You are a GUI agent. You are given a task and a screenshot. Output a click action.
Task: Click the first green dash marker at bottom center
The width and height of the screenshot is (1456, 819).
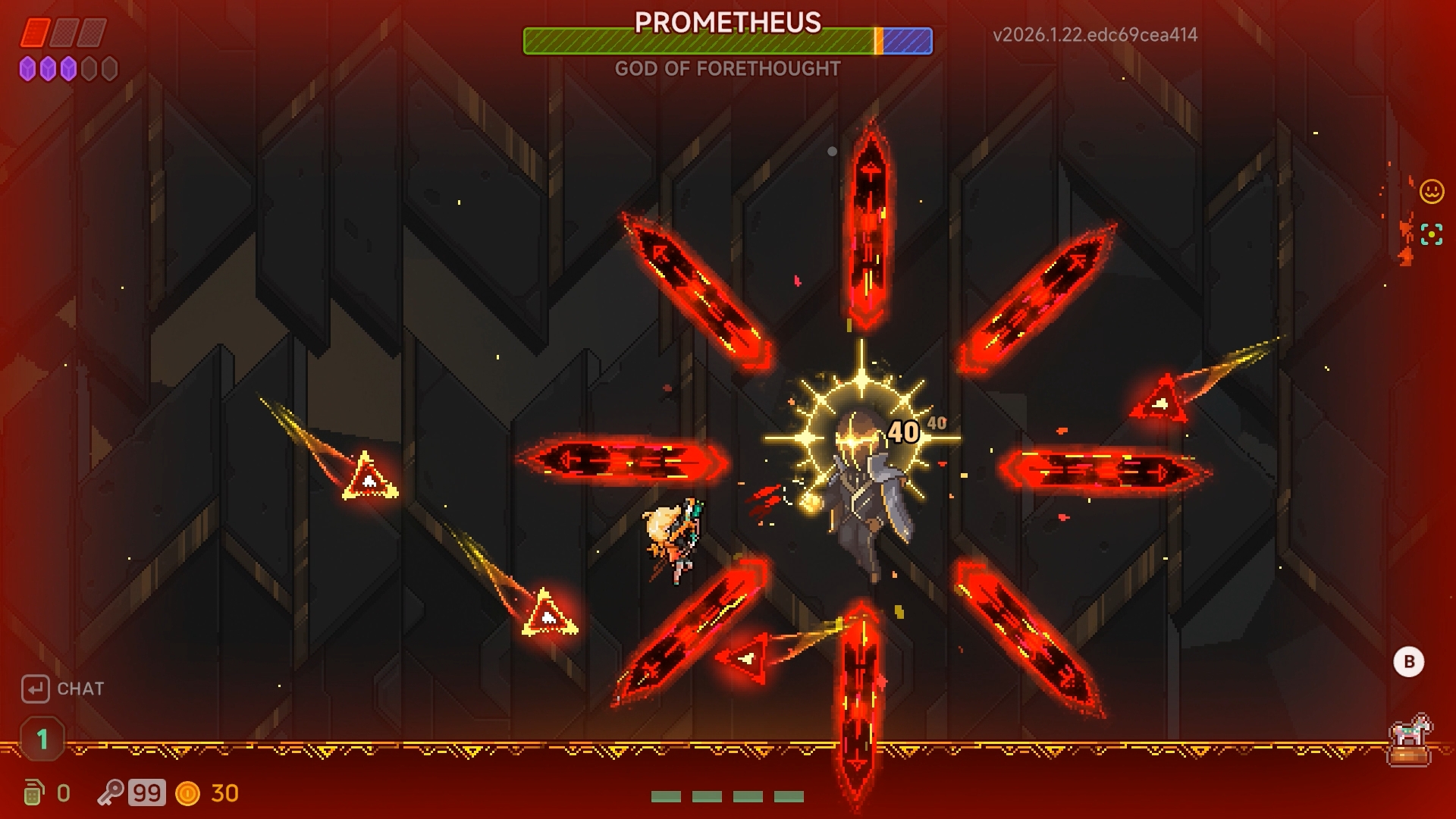pos(665,795)
